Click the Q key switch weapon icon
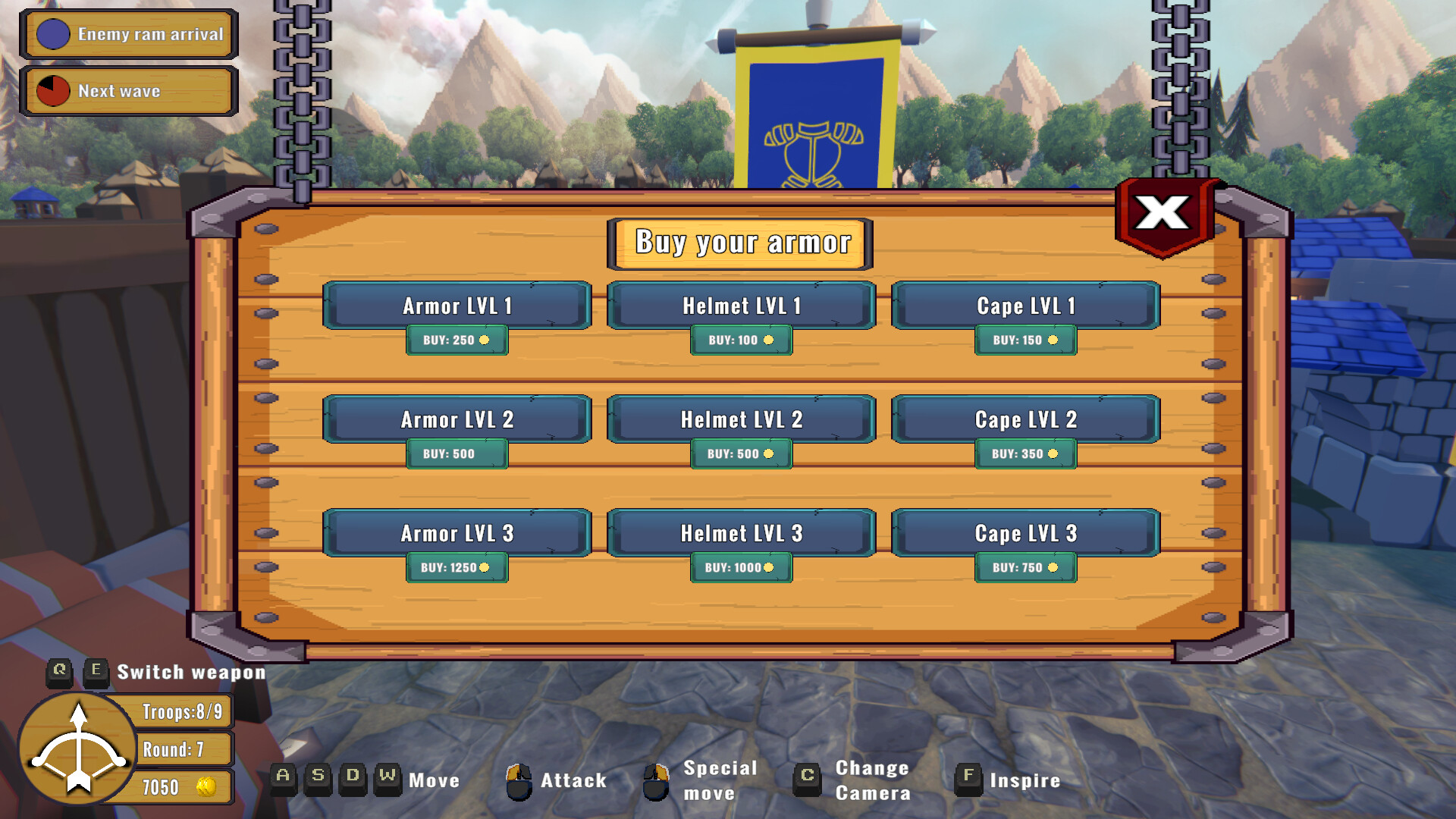Viewport: 1456px width, 819px height. pos(59,670)
